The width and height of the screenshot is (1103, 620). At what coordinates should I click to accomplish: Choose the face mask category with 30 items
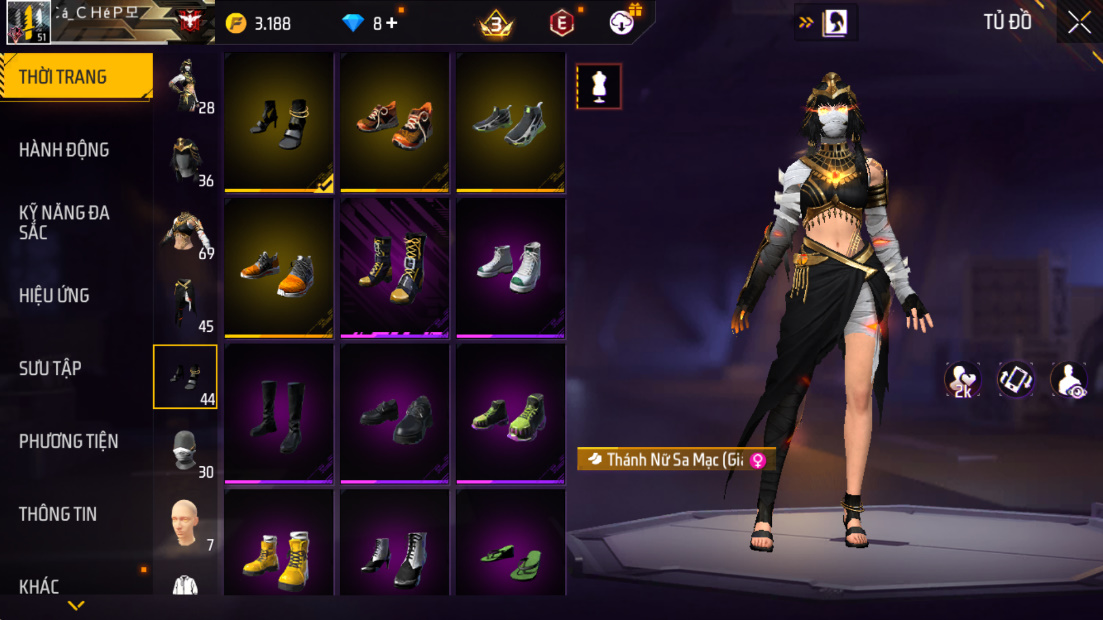click(185, 451)
